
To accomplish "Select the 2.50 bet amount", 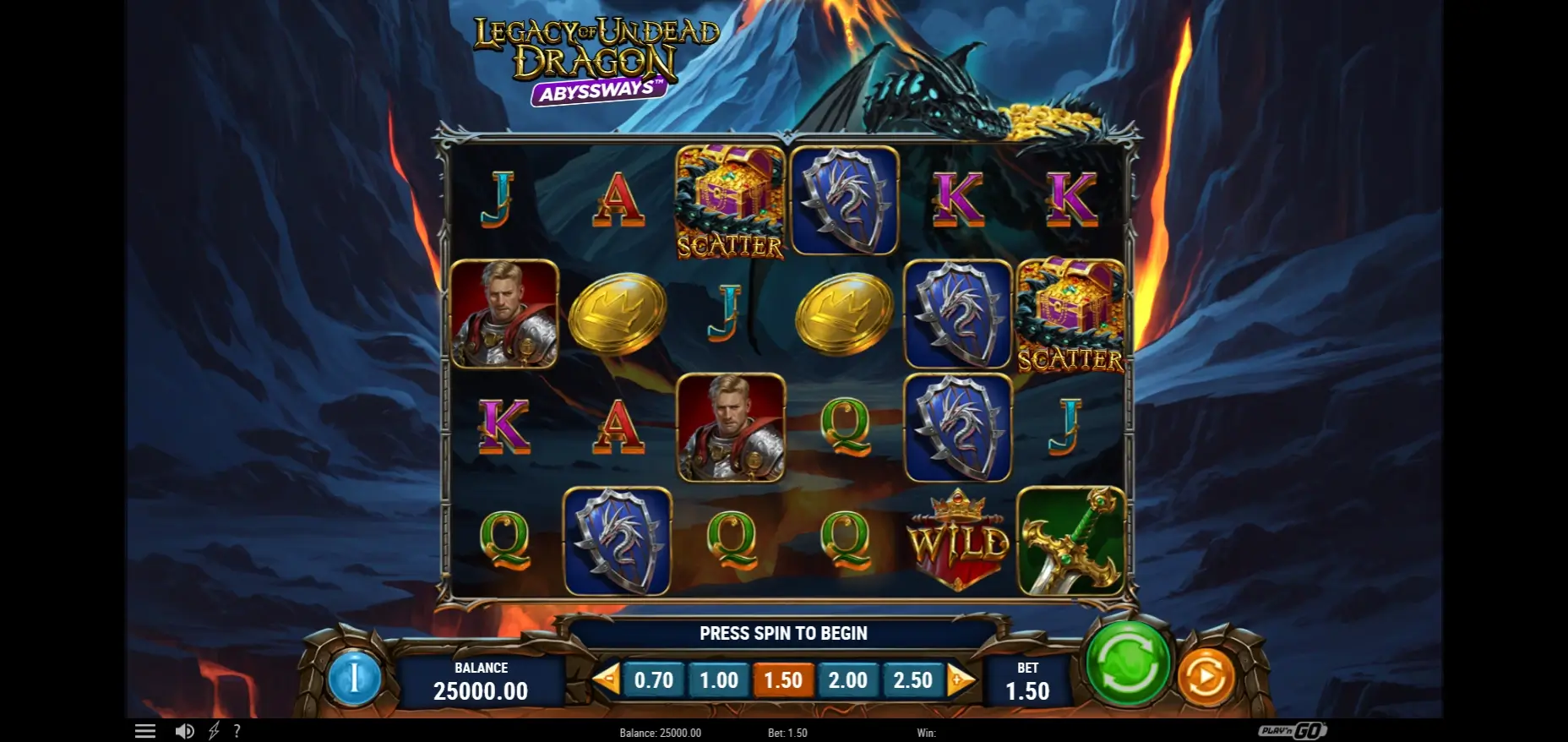I will [x=912, y=679].
